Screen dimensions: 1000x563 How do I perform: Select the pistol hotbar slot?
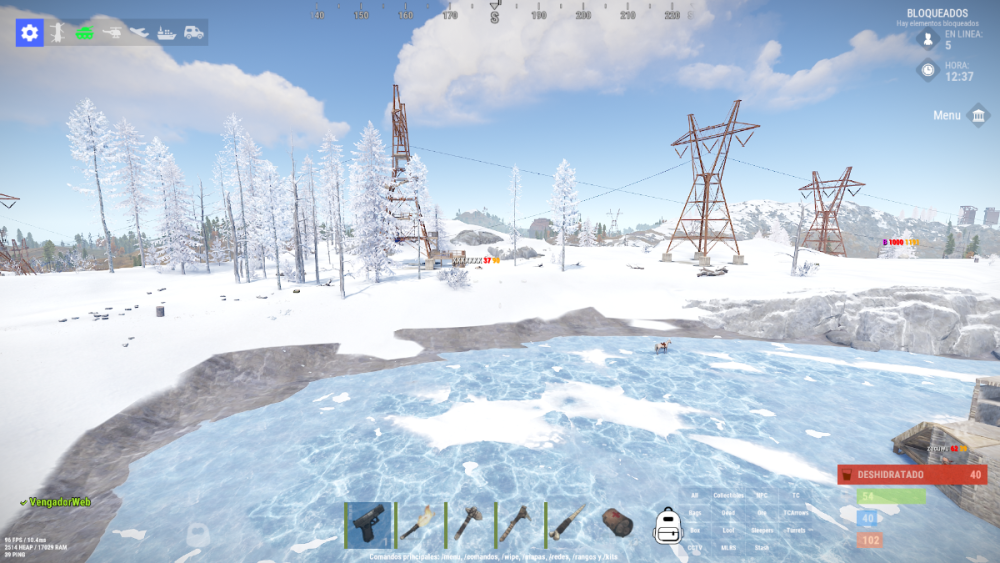click(x=368, y=523)
